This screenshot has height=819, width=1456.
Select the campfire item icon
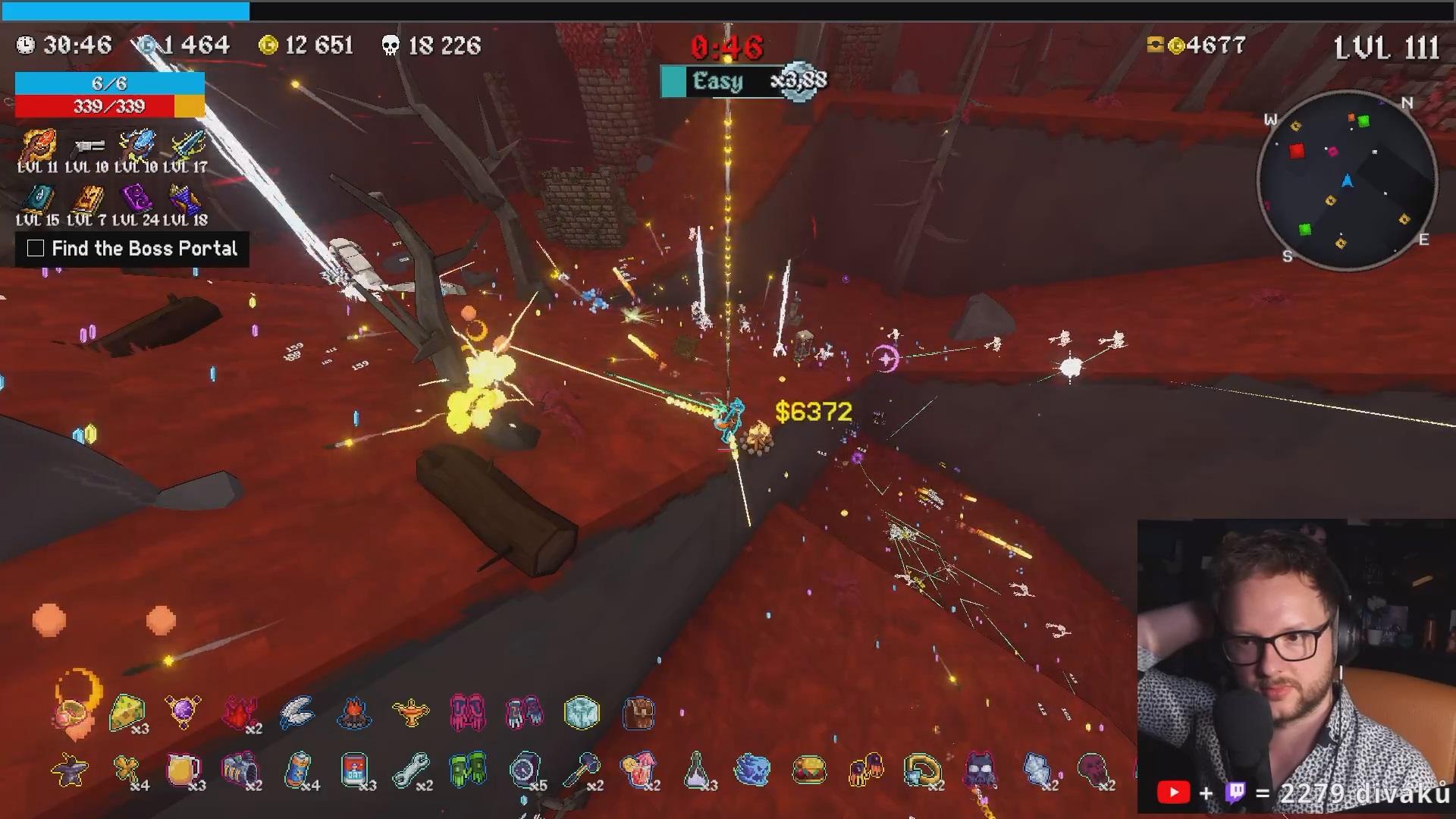point(353,713)
